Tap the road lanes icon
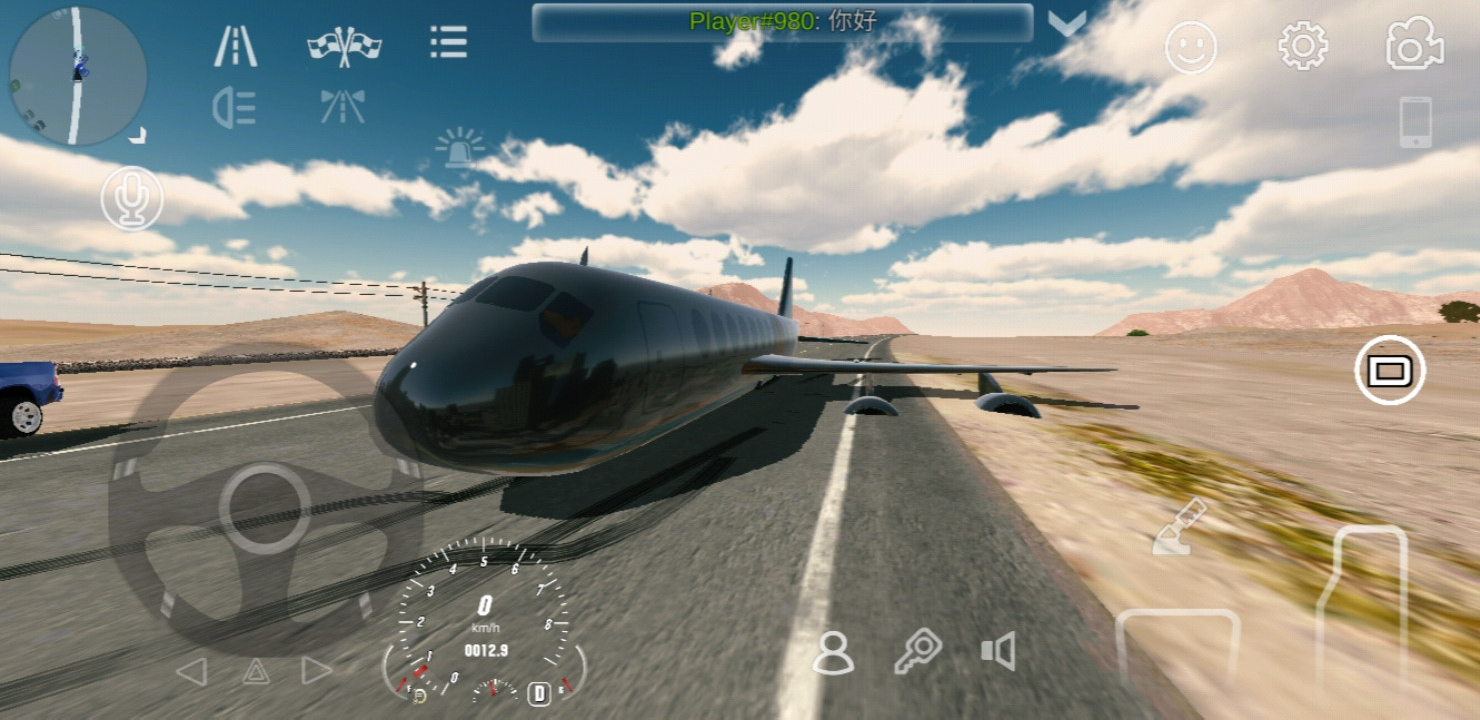Image resolution: width=1480 pixels, height=720 pixels. pyautogui.click(x=236, y=46)
